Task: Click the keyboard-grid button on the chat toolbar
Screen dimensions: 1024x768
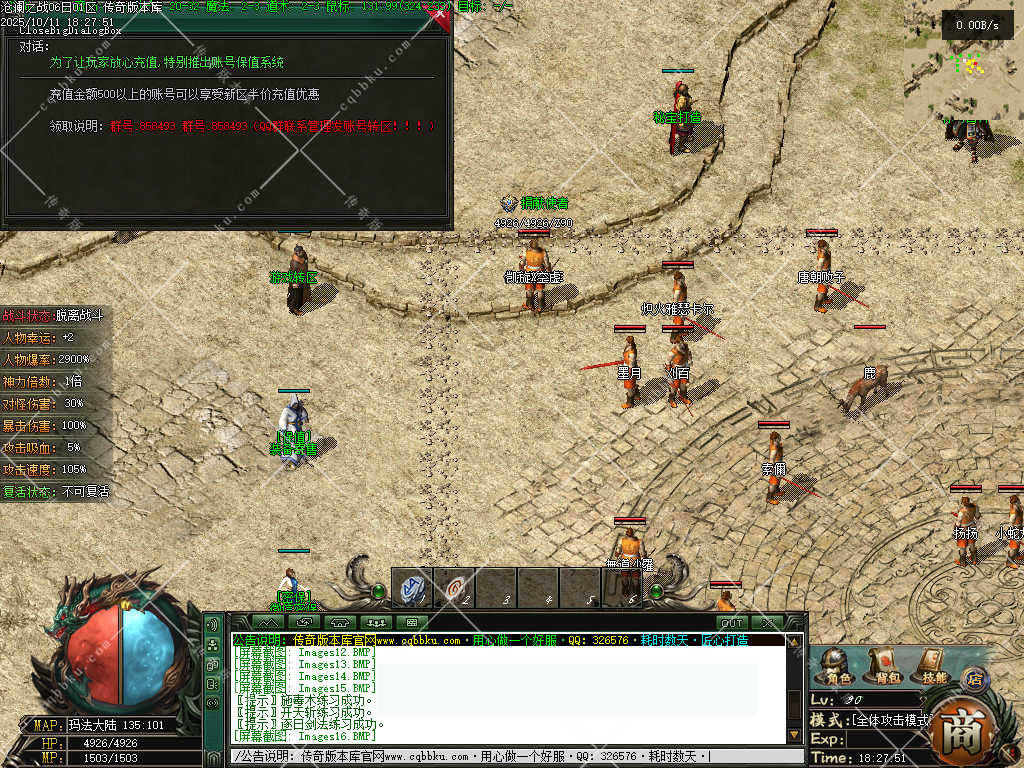Action: coord(411,623)
